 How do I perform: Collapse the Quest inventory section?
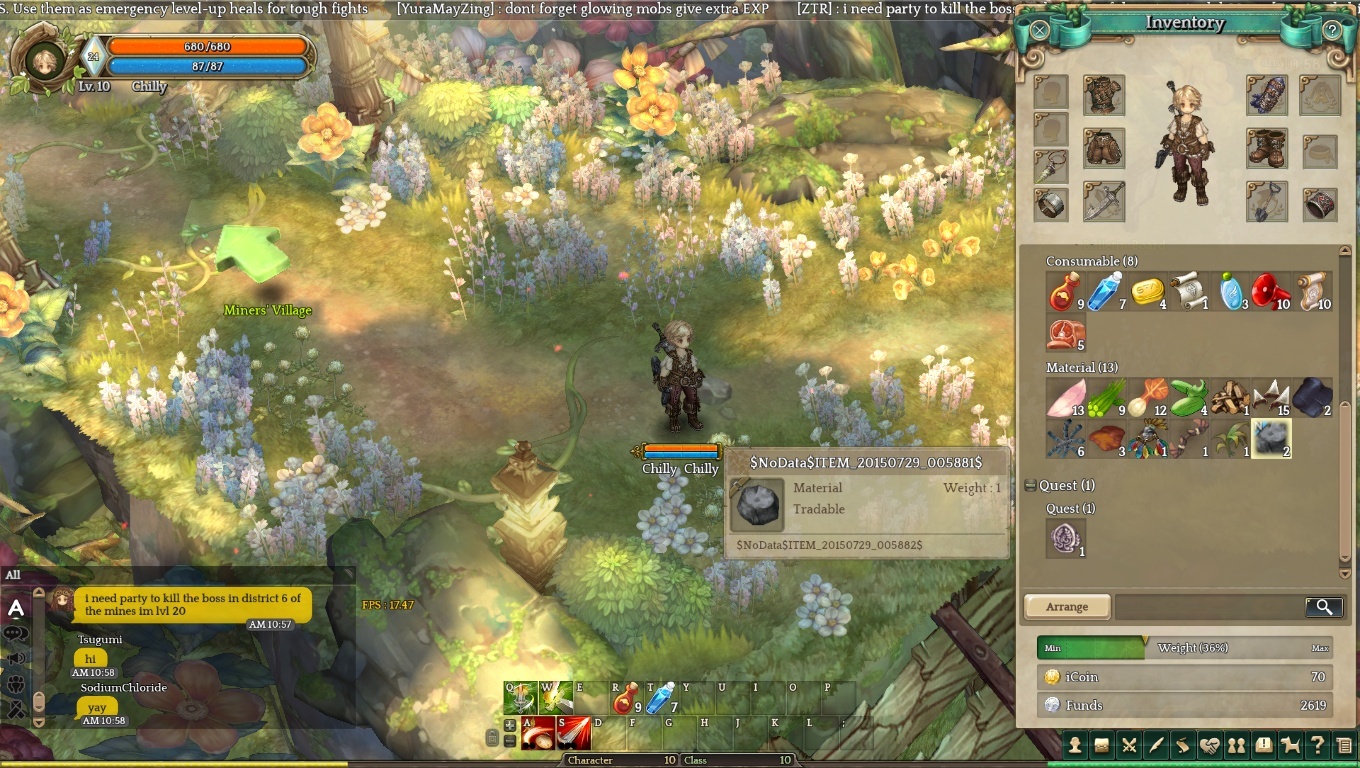click(1030, 486)
